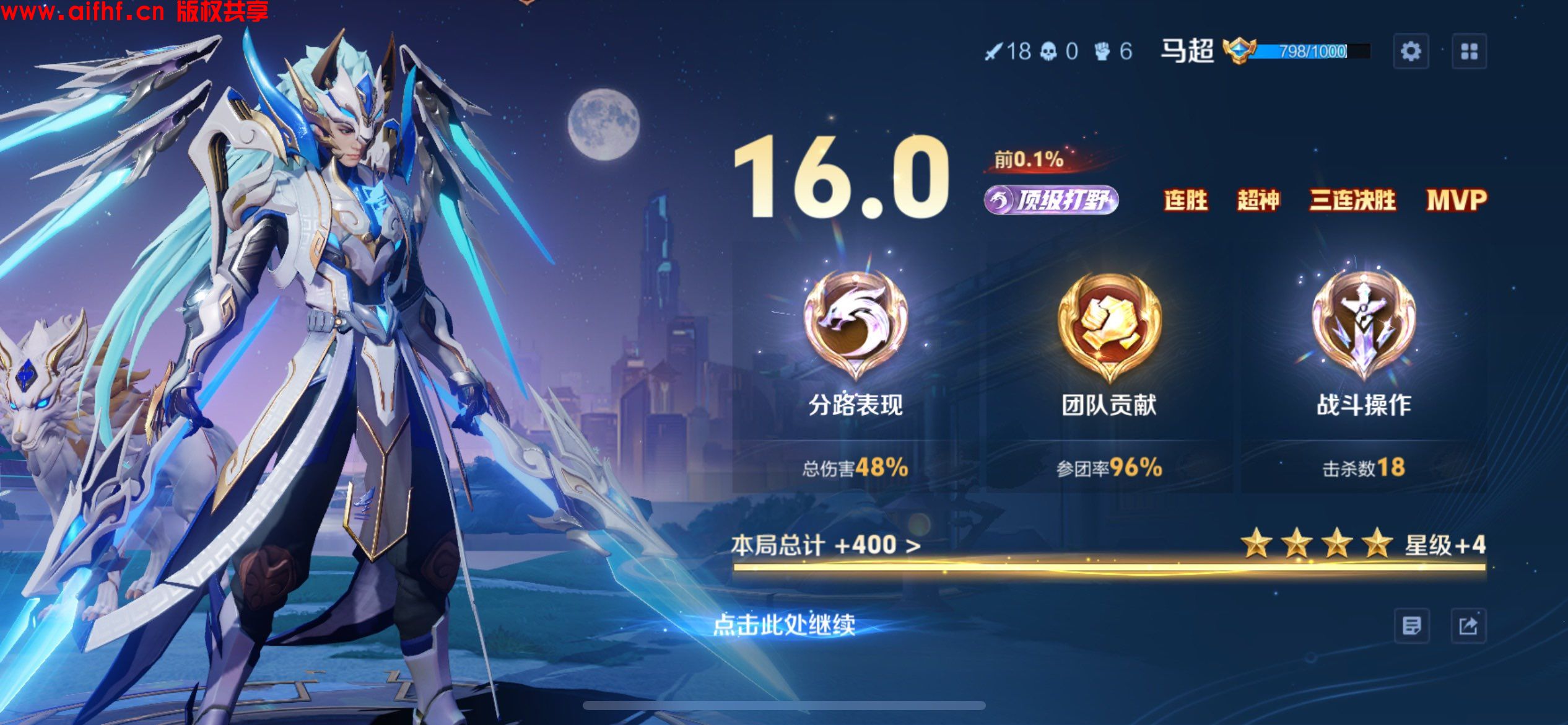1568x725 pixels.
Task: Open the share screenshot button
Action: (1468, 626)
